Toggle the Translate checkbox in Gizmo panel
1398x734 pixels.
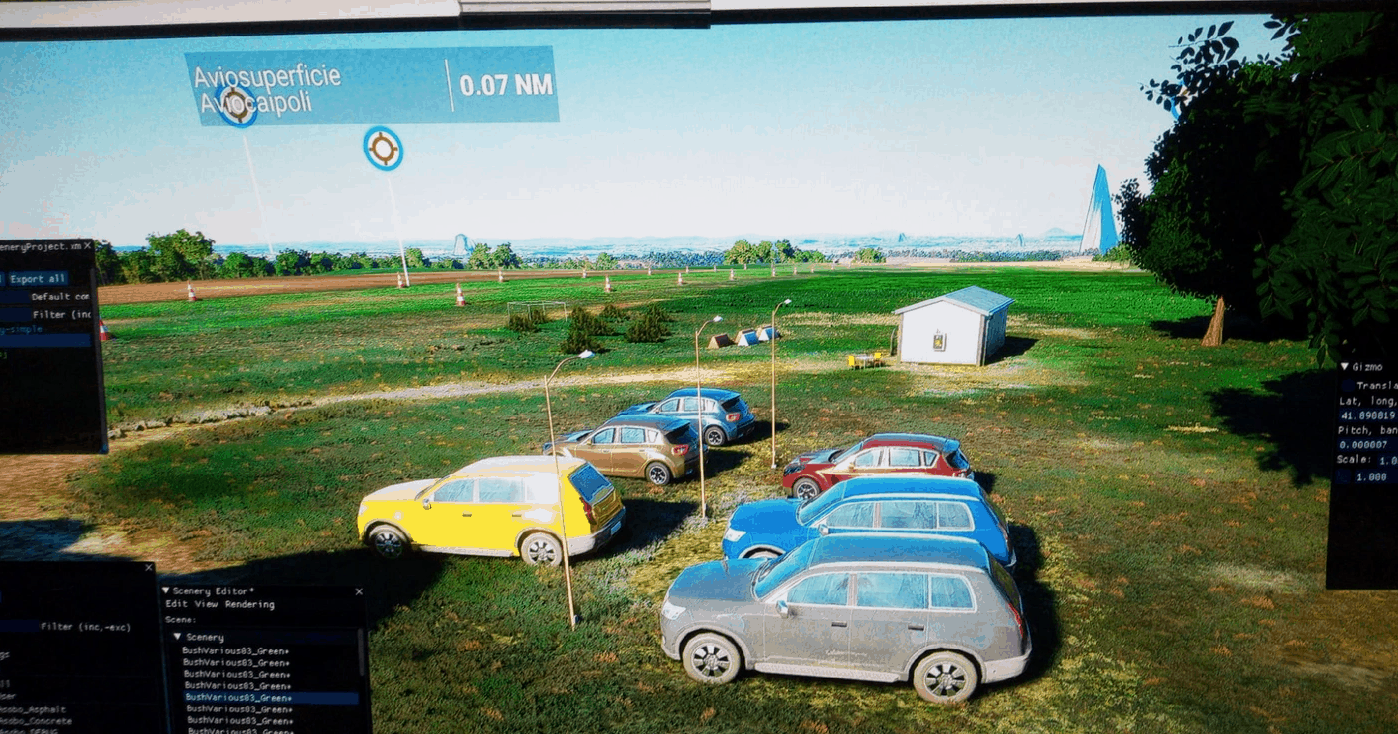click(1348, 385)
